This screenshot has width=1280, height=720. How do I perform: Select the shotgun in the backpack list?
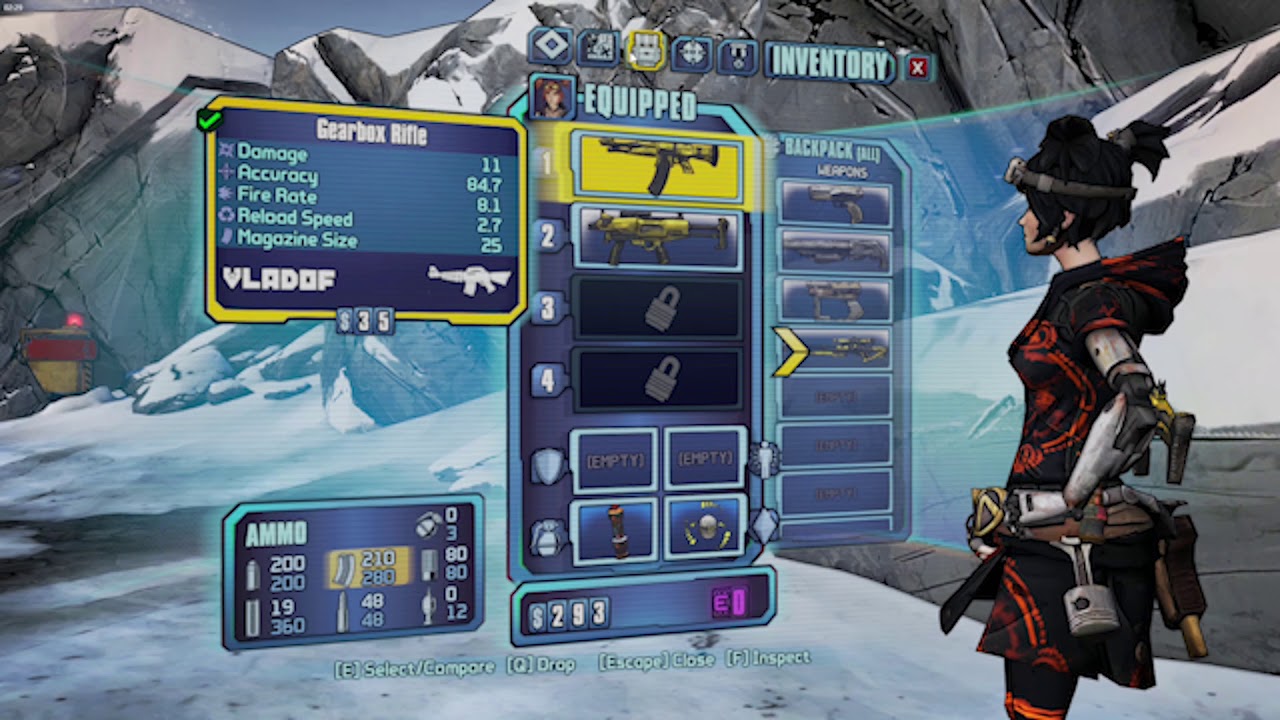pyautogui.click(x=835, y=252)
